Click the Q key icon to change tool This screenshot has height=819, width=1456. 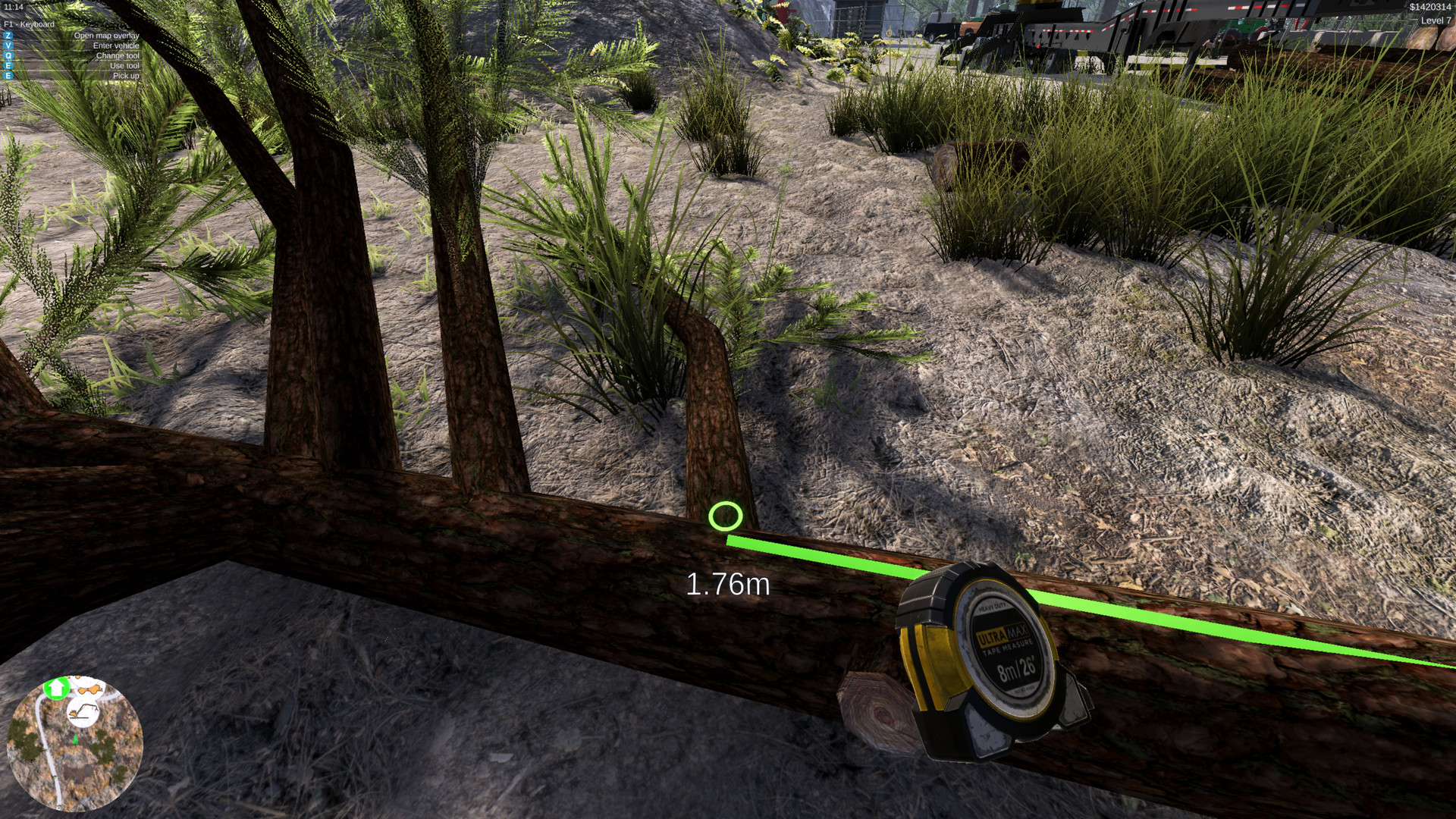coord(8,55)
